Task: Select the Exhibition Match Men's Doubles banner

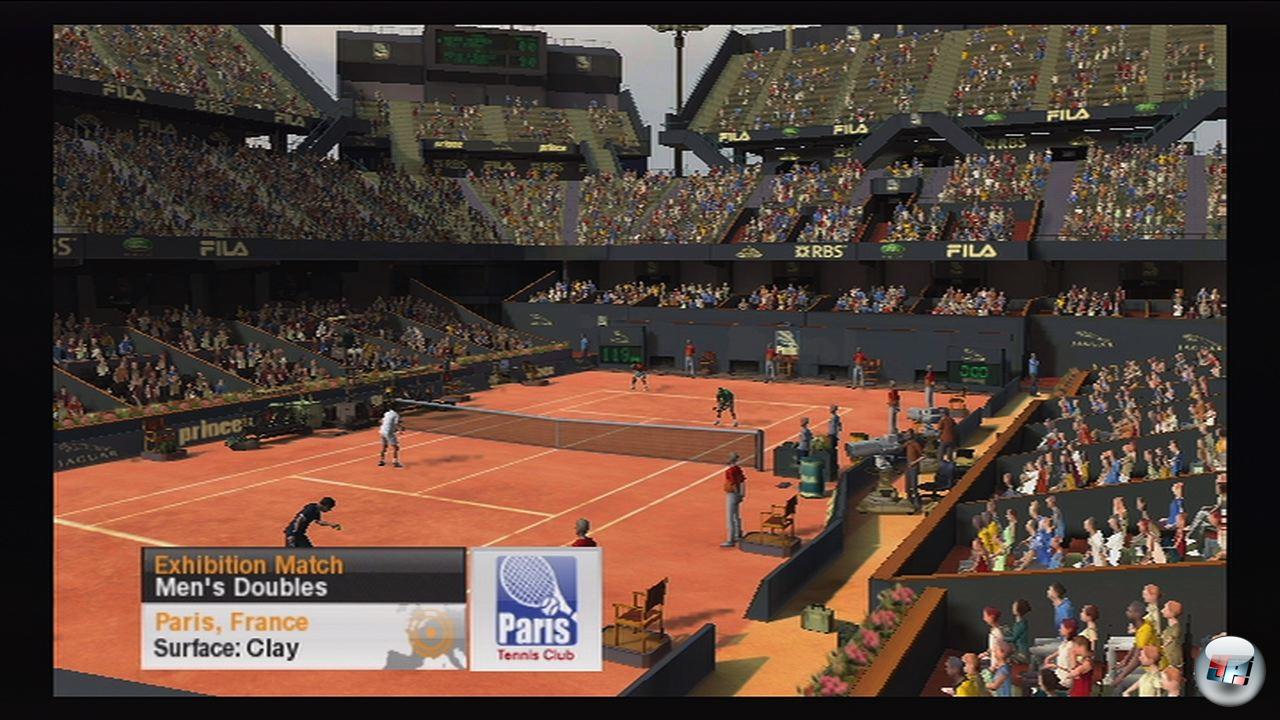Action: (303, 575)
